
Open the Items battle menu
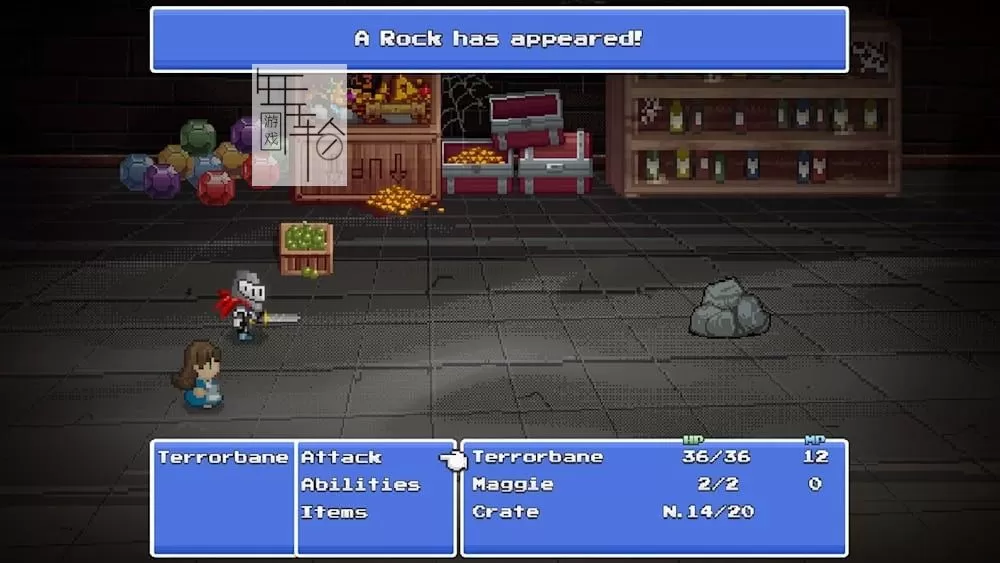334,512
